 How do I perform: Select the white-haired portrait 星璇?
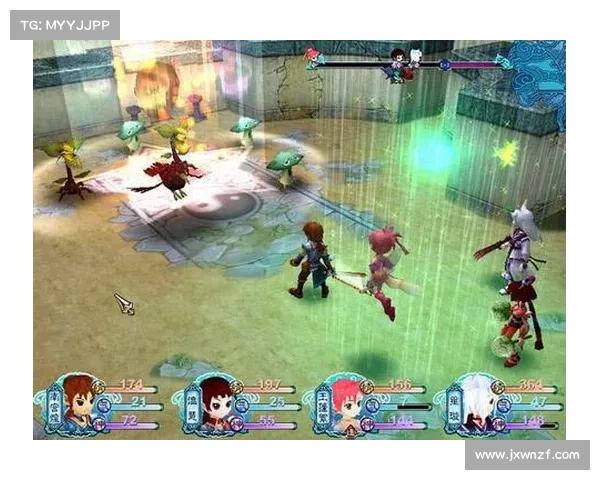[479, 404]
